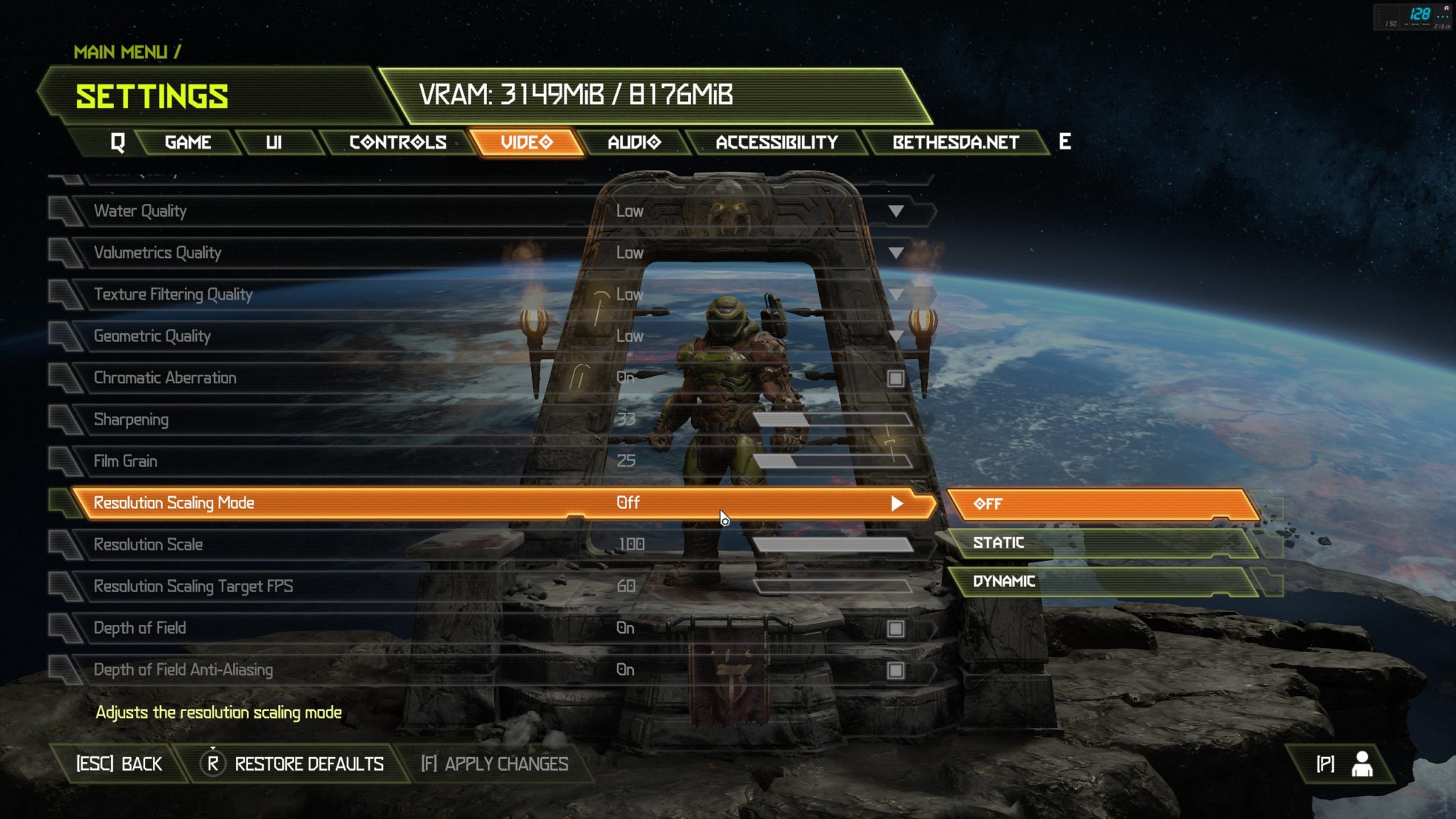Go back with the Back button
This screenshot has width=1456, height=819.
click(x=119, y=764)
